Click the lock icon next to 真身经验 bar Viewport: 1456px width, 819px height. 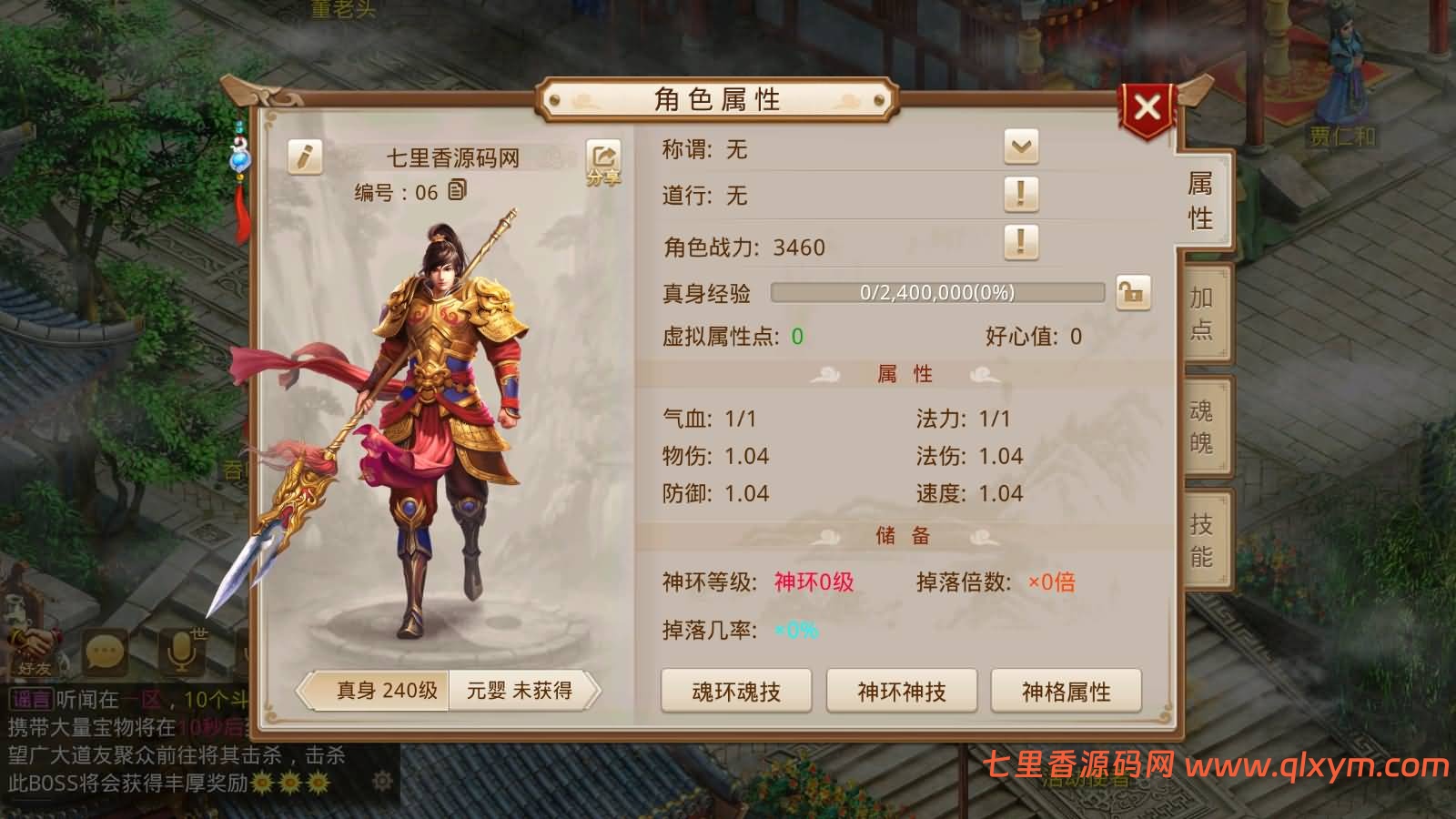1133,293
